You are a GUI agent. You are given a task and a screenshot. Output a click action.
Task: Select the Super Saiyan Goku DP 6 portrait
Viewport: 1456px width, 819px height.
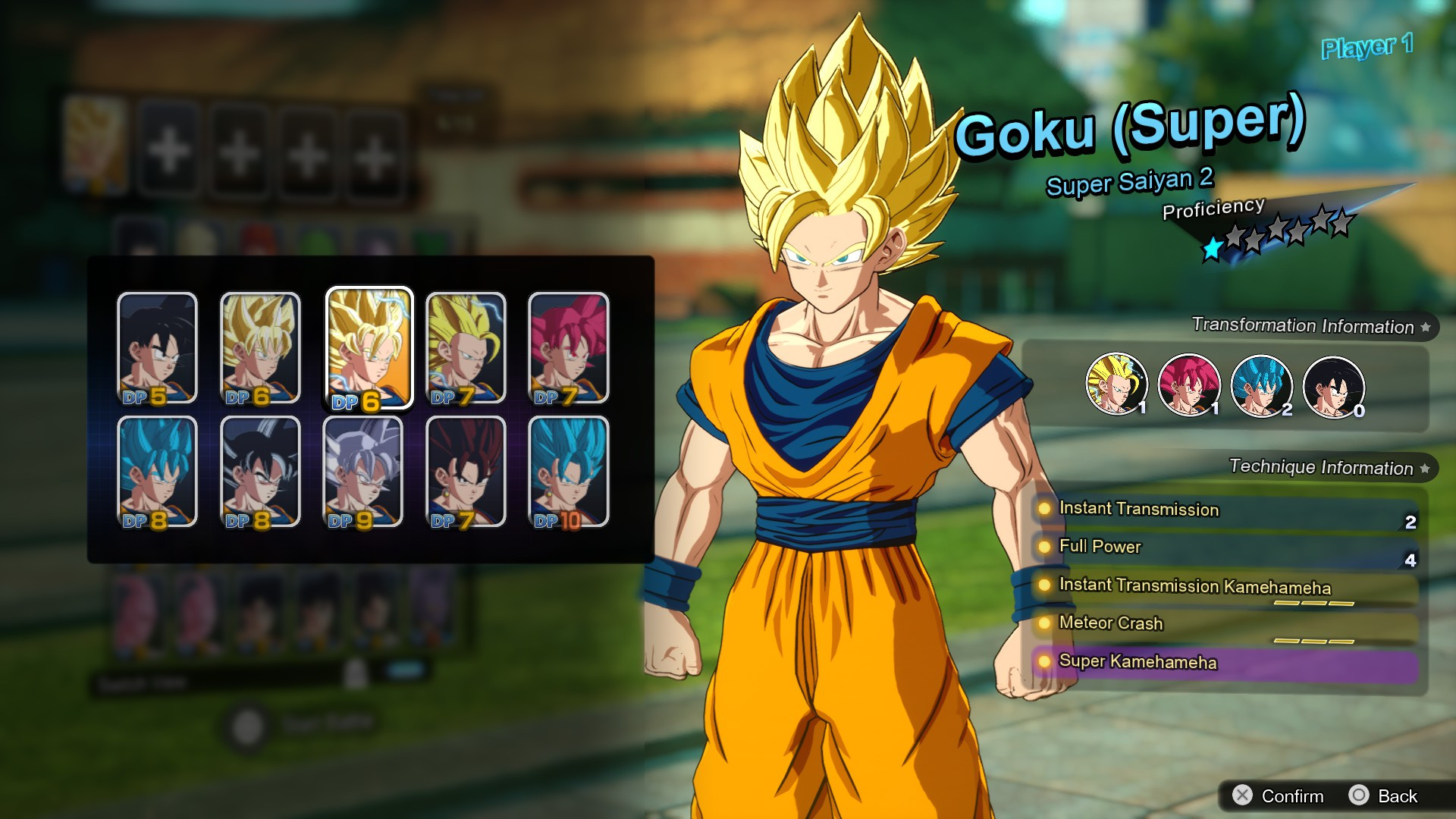point(259,347)
